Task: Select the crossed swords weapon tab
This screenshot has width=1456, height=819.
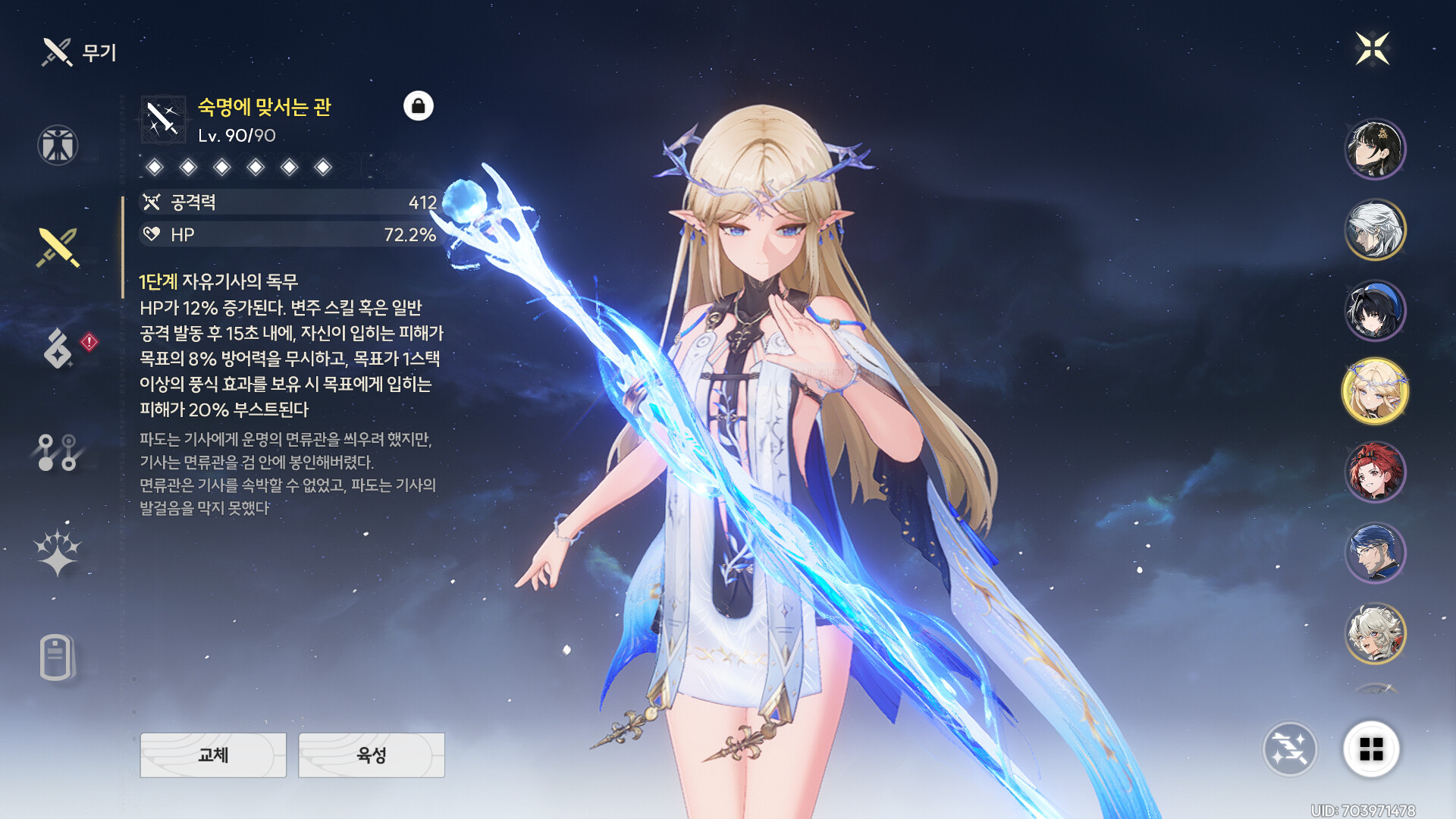Action: tap(58, 247)
